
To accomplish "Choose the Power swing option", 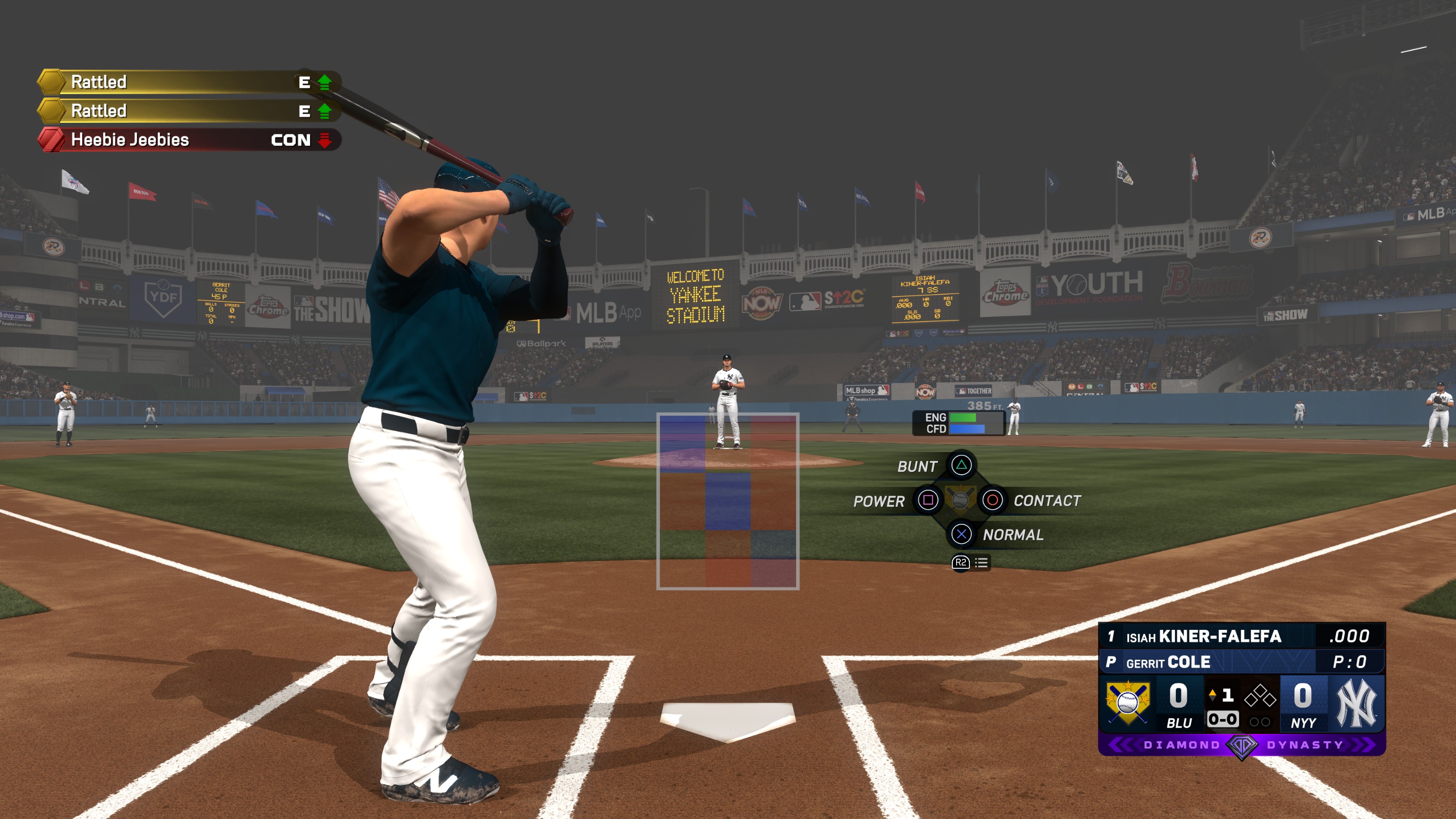I will coord(928,500).
